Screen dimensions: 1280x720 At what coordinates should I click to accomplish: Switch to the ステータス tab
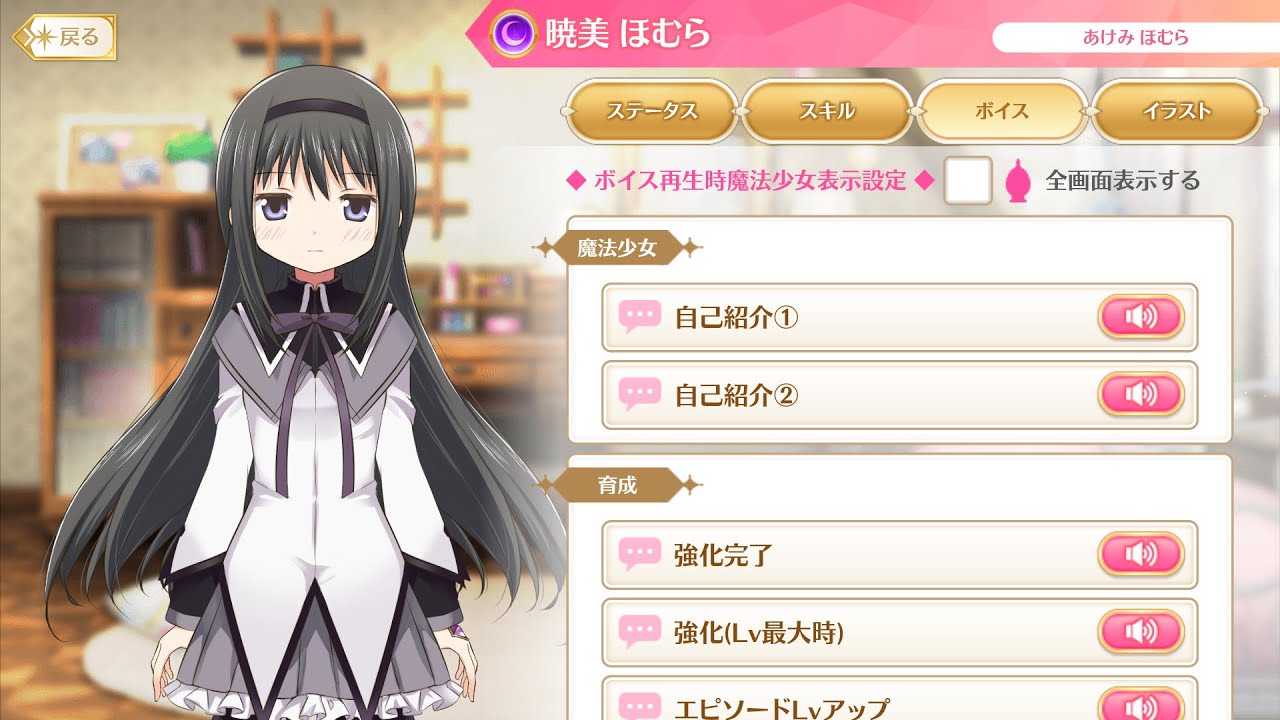click(651, 111)
